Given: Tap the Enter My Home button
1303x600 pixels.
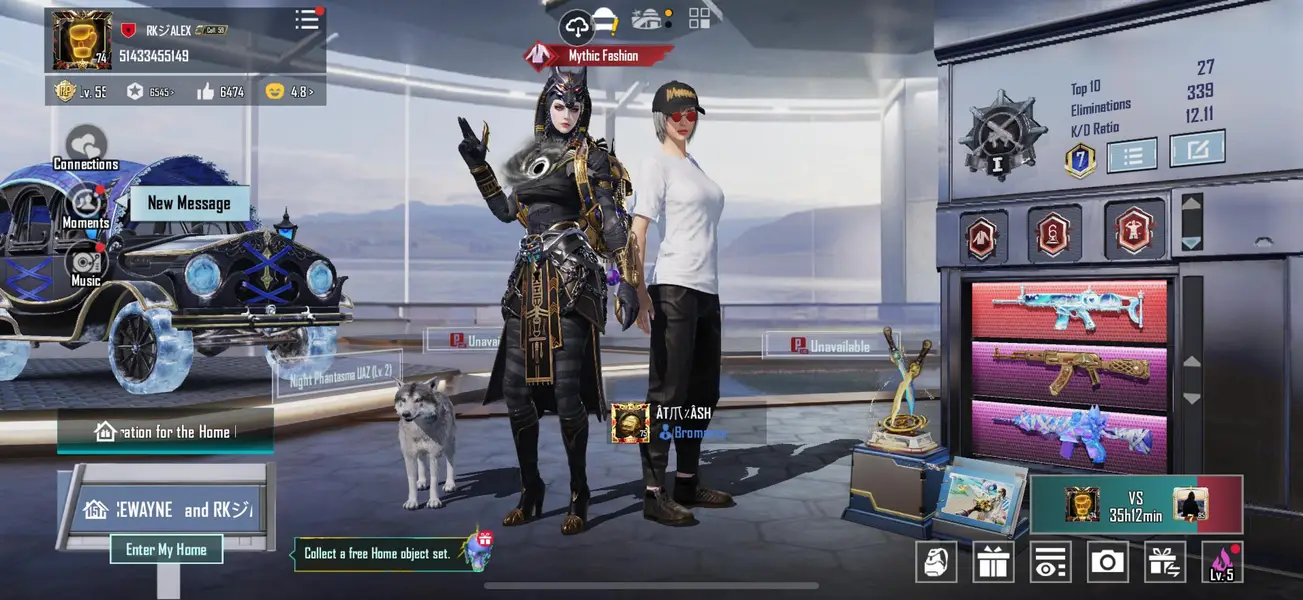Looking at the screenshot, I should pos(166,549).
